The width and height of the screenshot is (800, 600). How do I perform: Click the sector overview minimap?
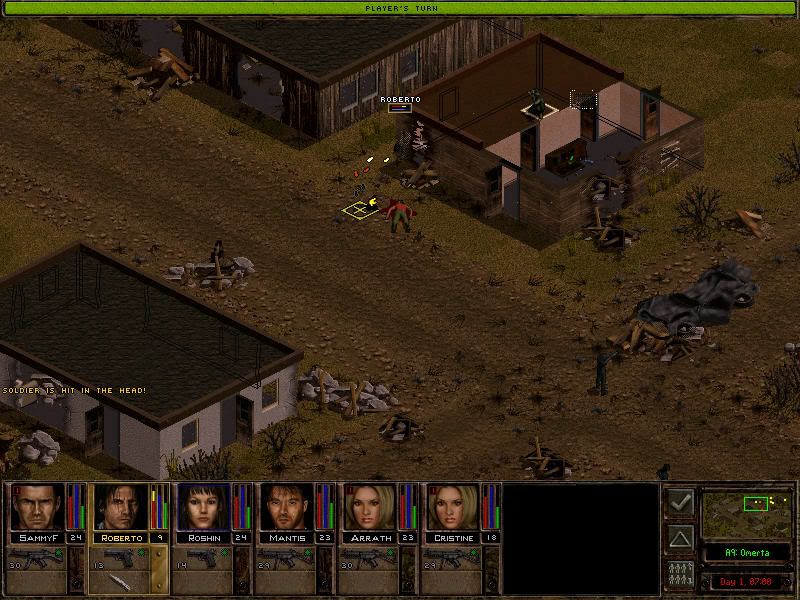(749, 512)
